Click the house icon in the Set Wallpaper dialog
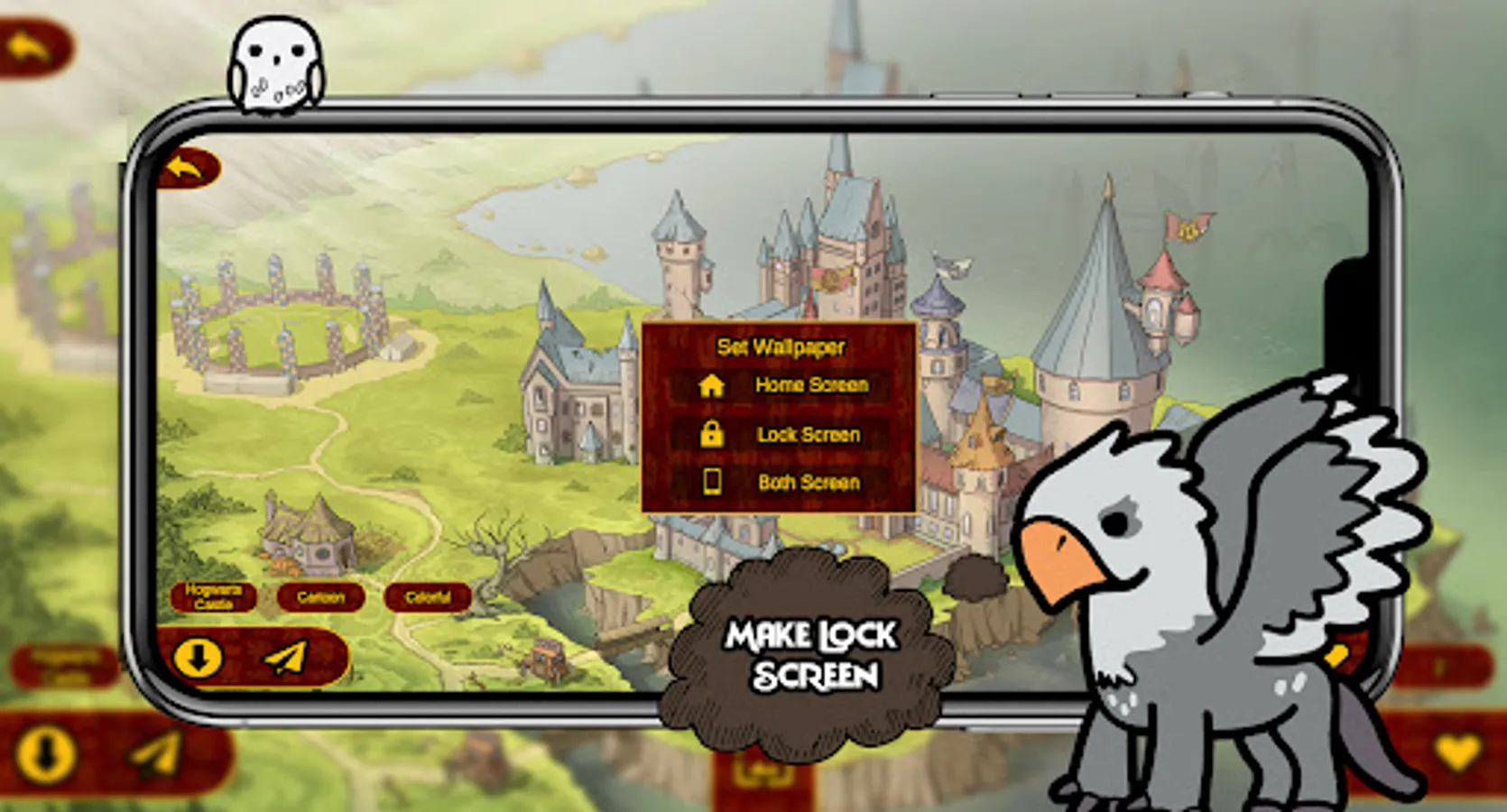Screen dimensions: 1507x812 712,386
